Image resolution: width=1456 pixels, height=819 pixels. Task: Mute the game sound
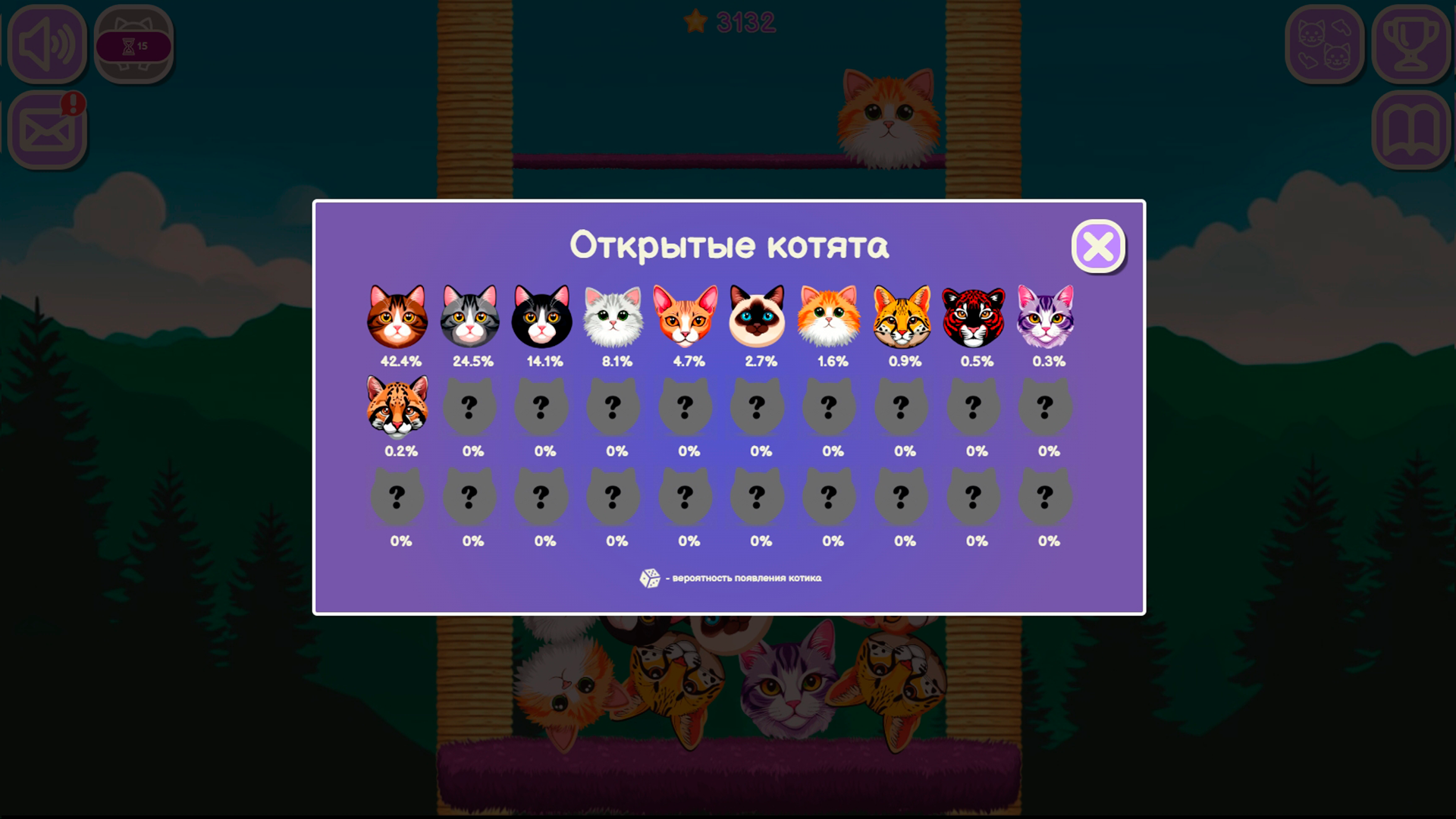47,44
